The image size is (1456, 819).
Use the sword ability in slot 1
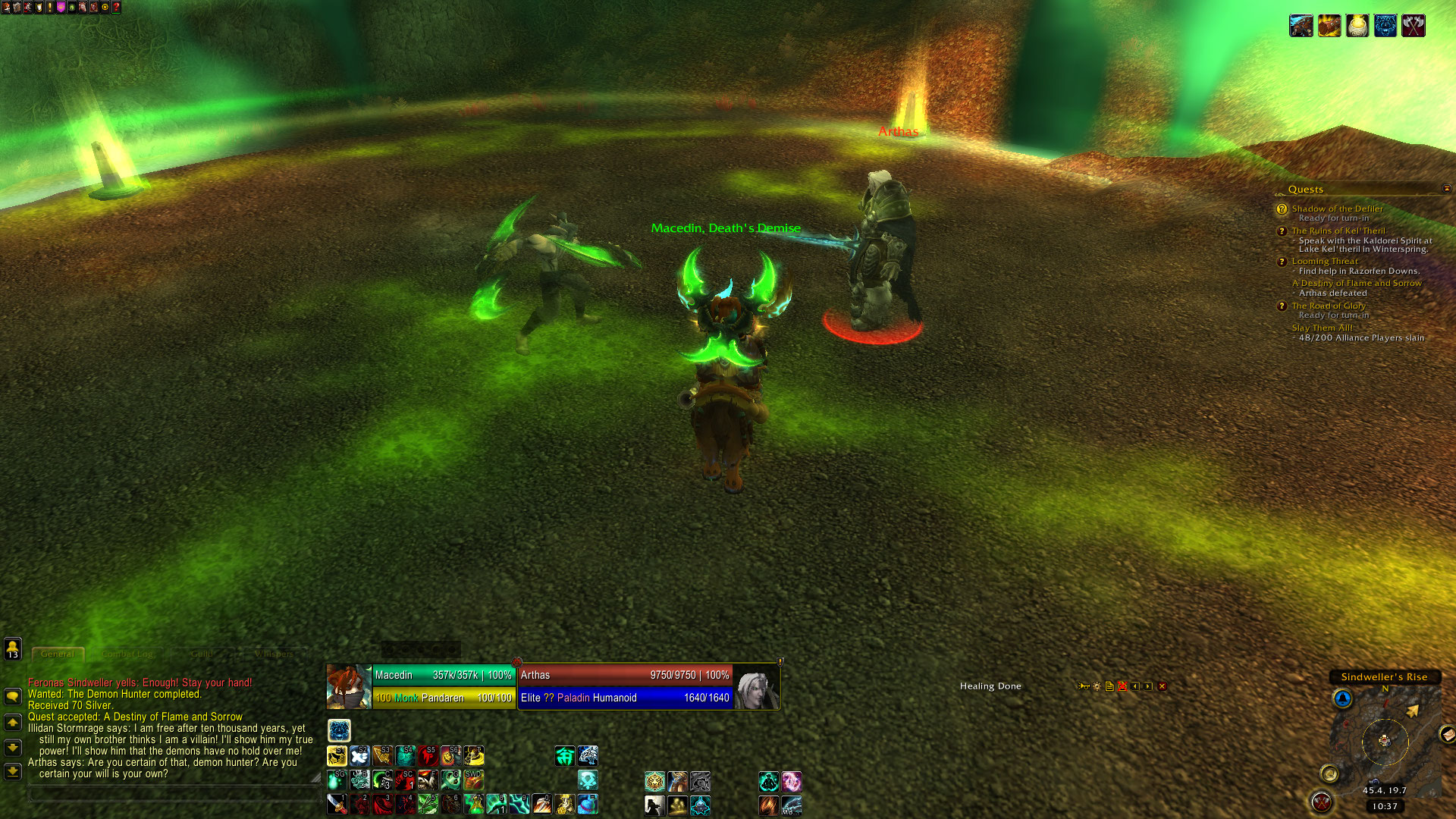[x=337, y=804]
